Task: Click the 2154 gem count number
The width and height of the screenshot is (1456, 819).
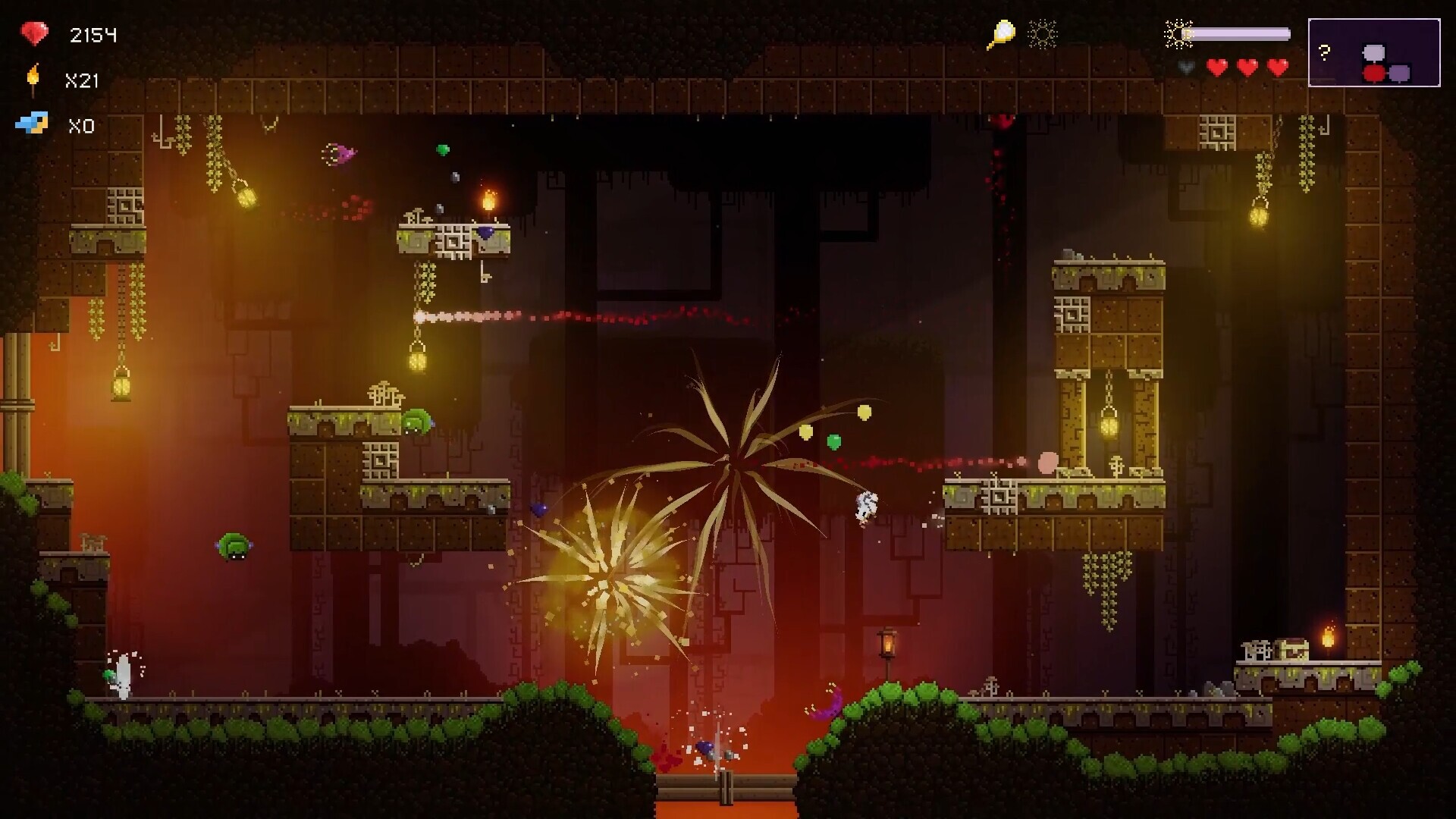Action: (93, 34)
